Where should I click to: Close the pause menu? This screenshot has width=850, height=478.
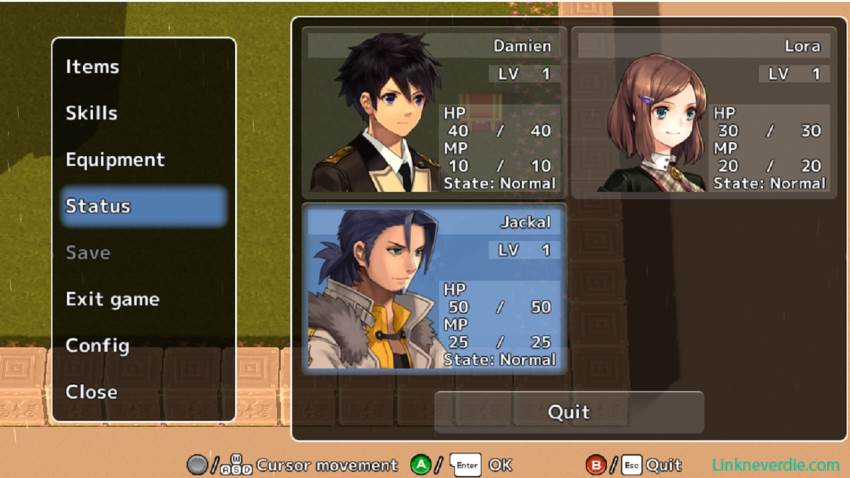[91, 392]
